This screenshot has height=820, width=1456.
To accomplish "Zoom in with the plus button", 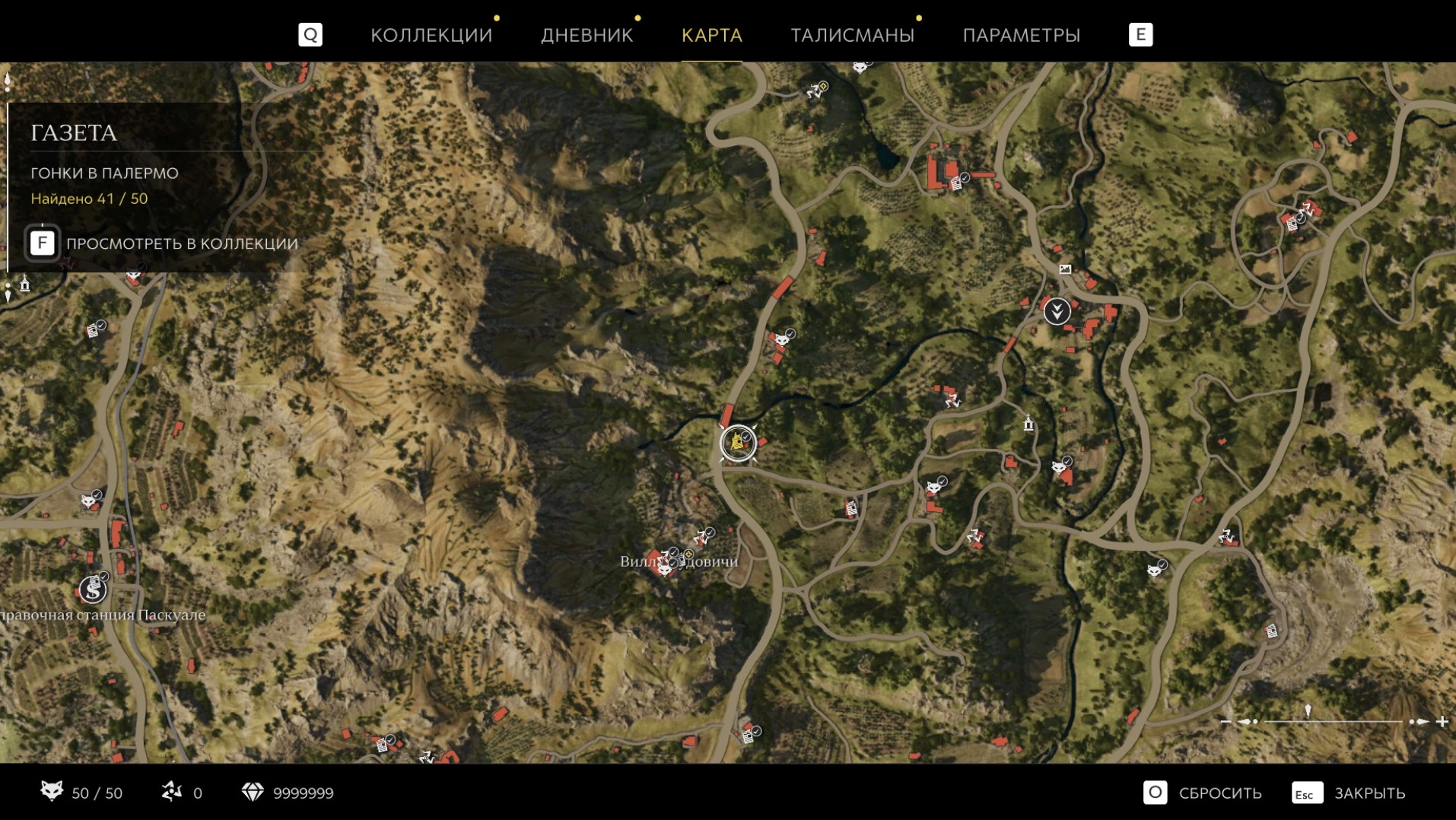I will (1442, 721).
